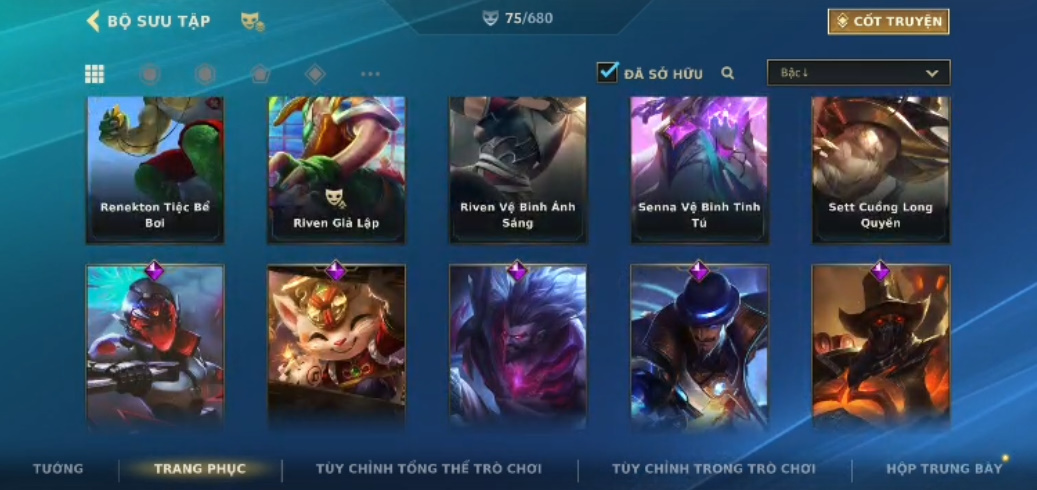Screen dimensions: 1037x490
Task: Show more filters via the ellipsis
Action: coord(370,73)
